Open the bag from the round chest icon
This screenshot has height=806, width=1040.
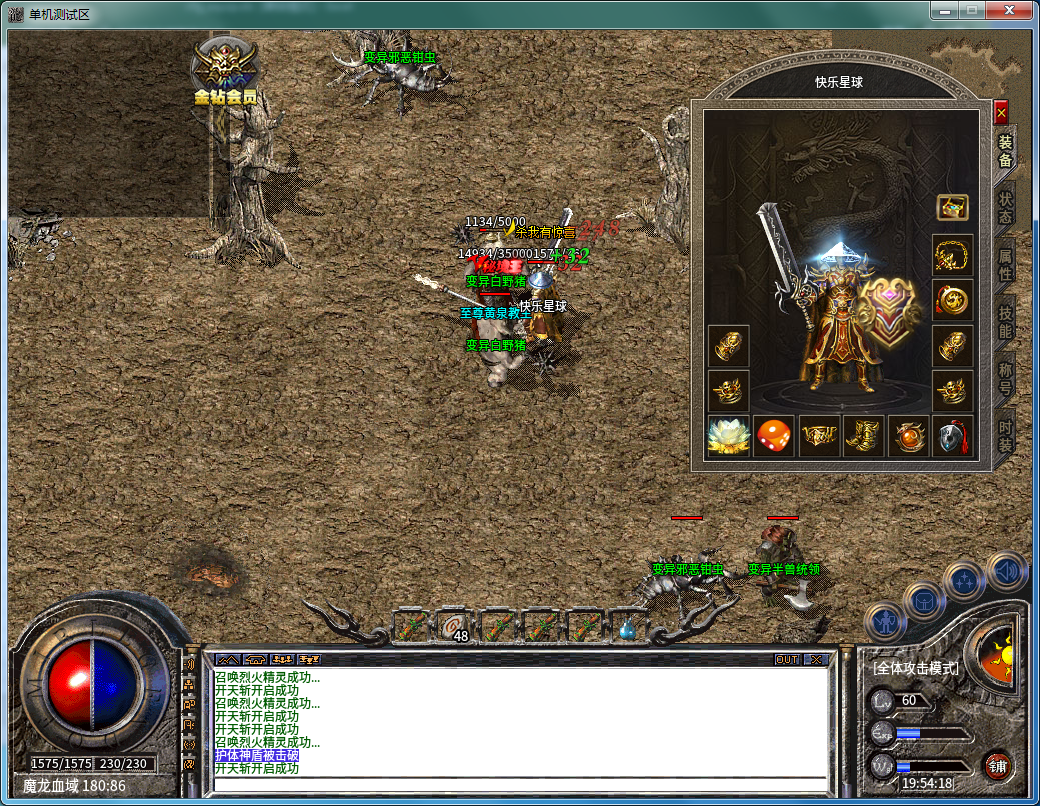tap(924, 602)
